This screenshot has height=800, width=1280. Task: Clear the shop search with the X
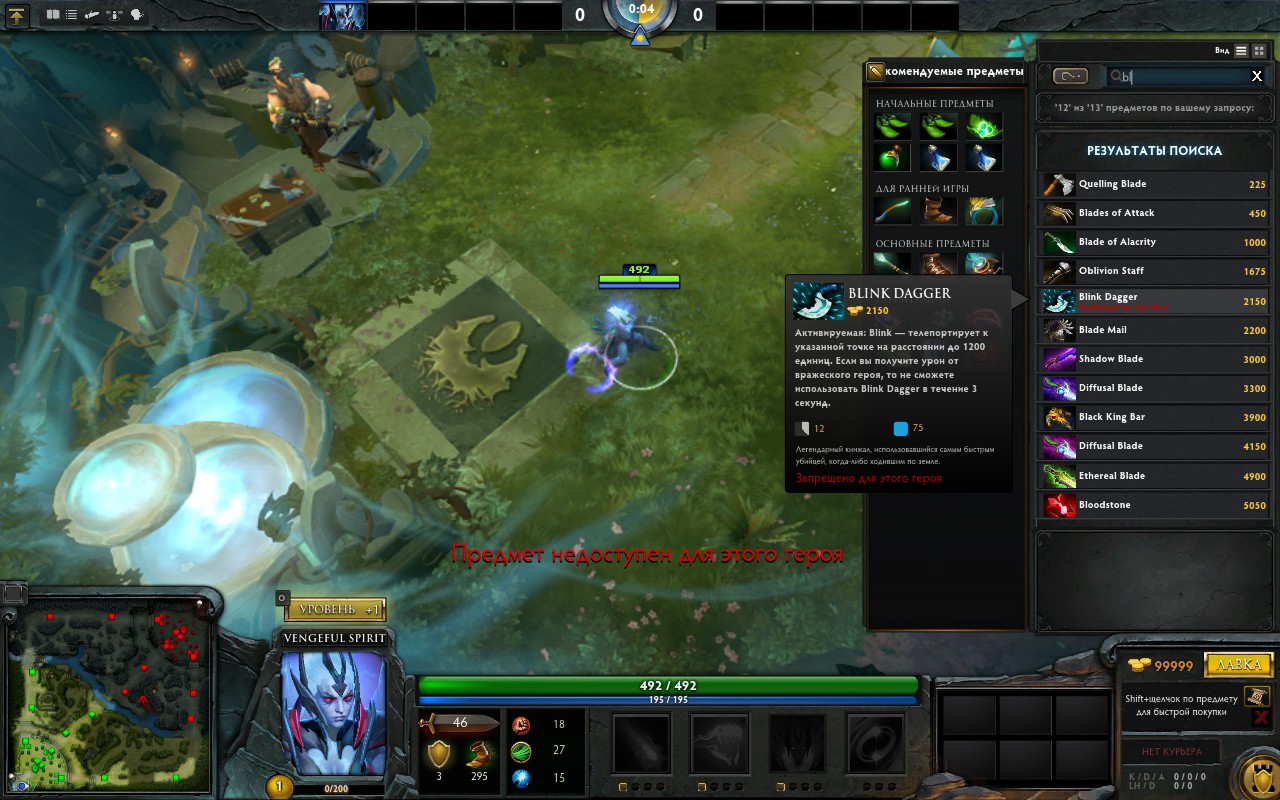pos(1257,77)
